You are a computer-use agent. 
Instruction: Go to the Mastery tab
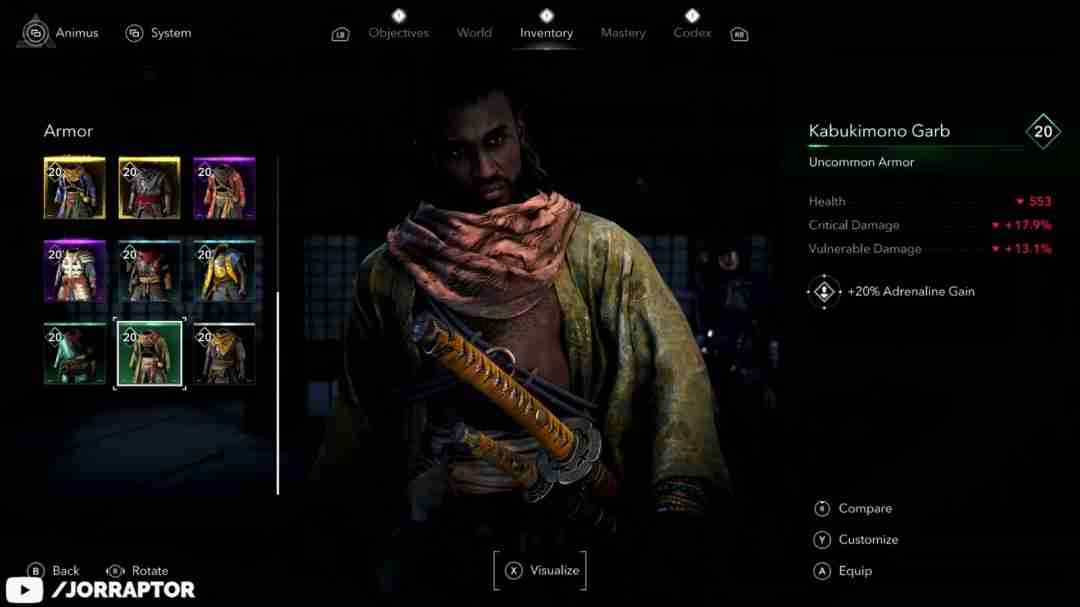tap(623, 33)
